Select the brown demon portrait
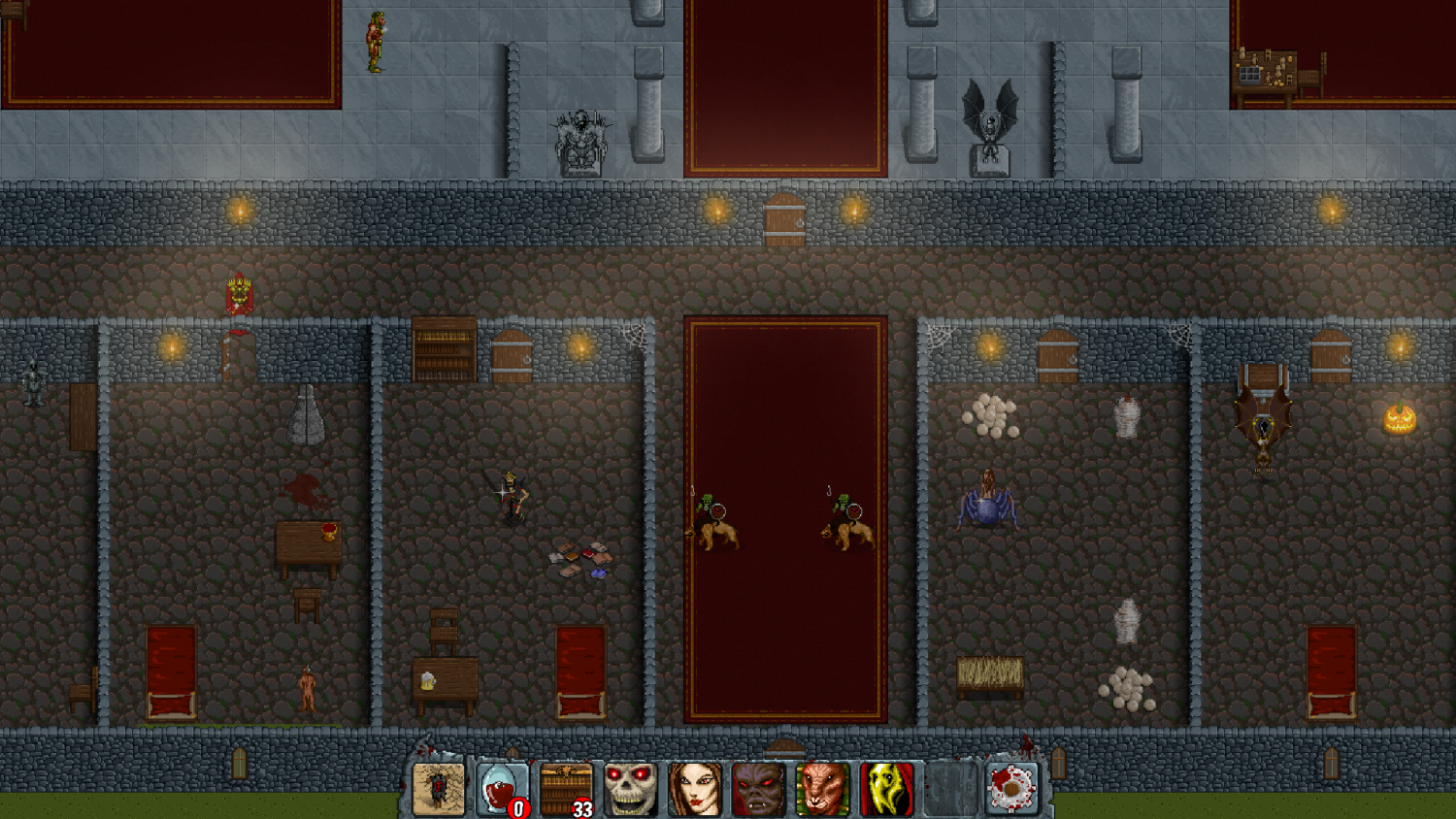The image size is (1456, 819). point(759,786)
